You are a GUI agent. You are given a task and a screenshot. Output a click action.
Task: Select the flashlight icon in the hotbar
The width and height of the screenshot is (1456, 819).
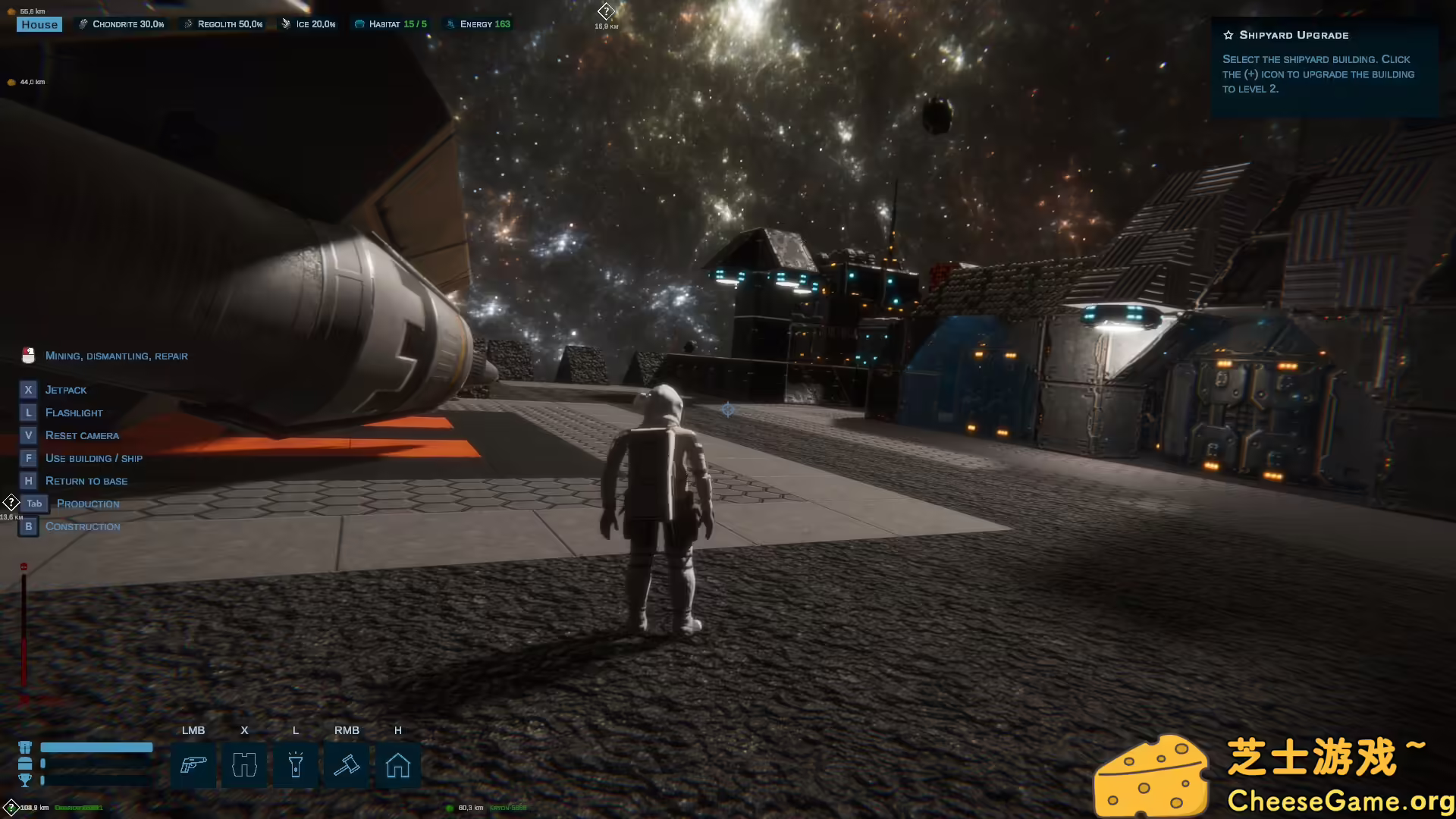click(x=296, y=766)
